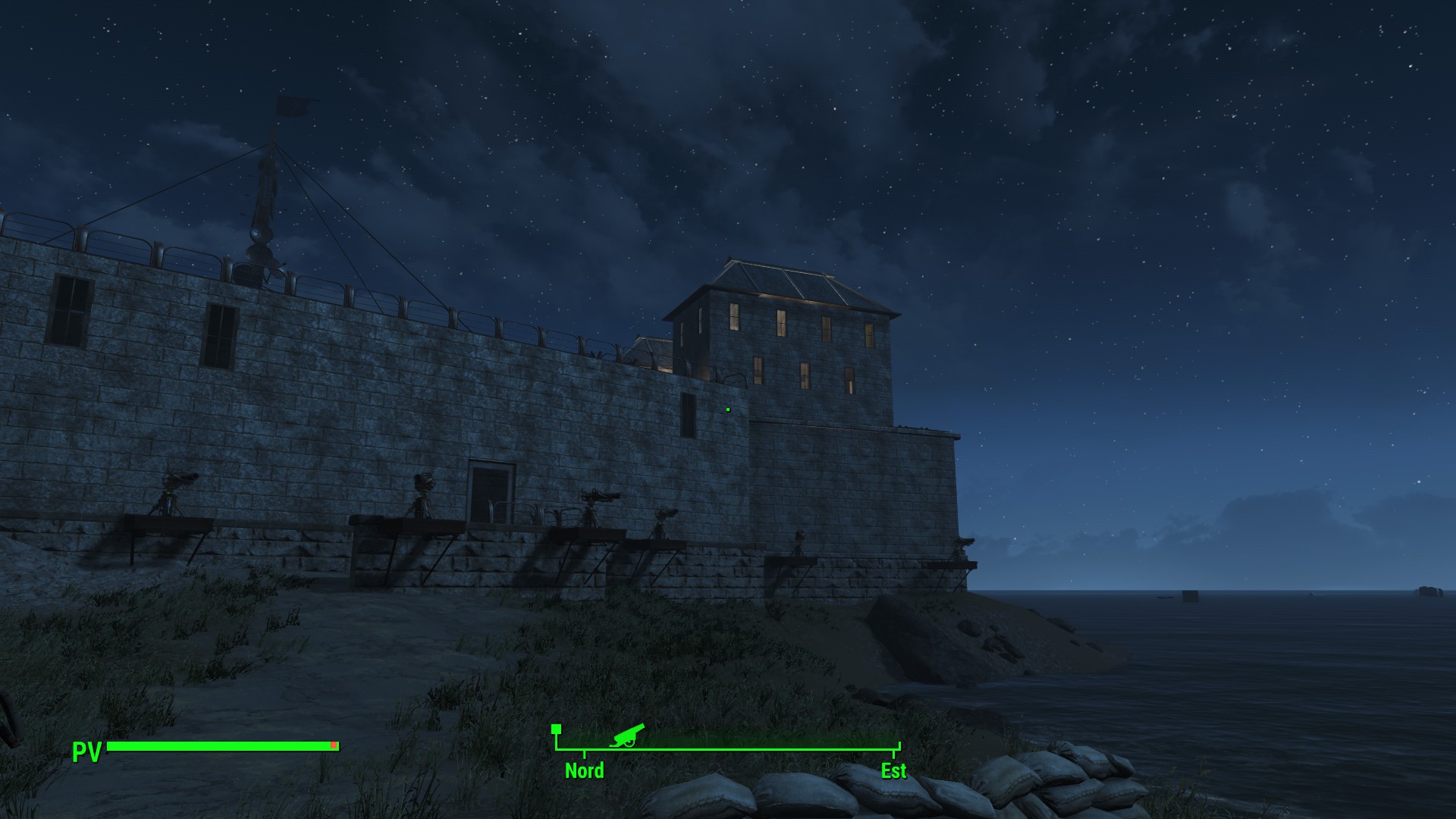Select the square marker on the compass

pyautogui.click(x=556, y=729)
